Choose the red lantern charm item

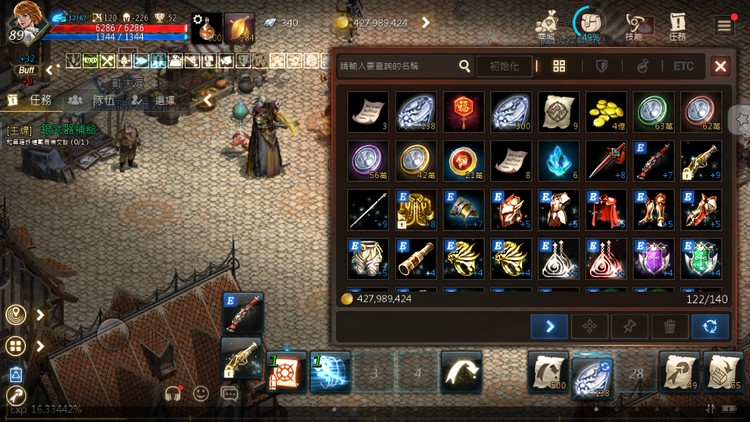464,112
